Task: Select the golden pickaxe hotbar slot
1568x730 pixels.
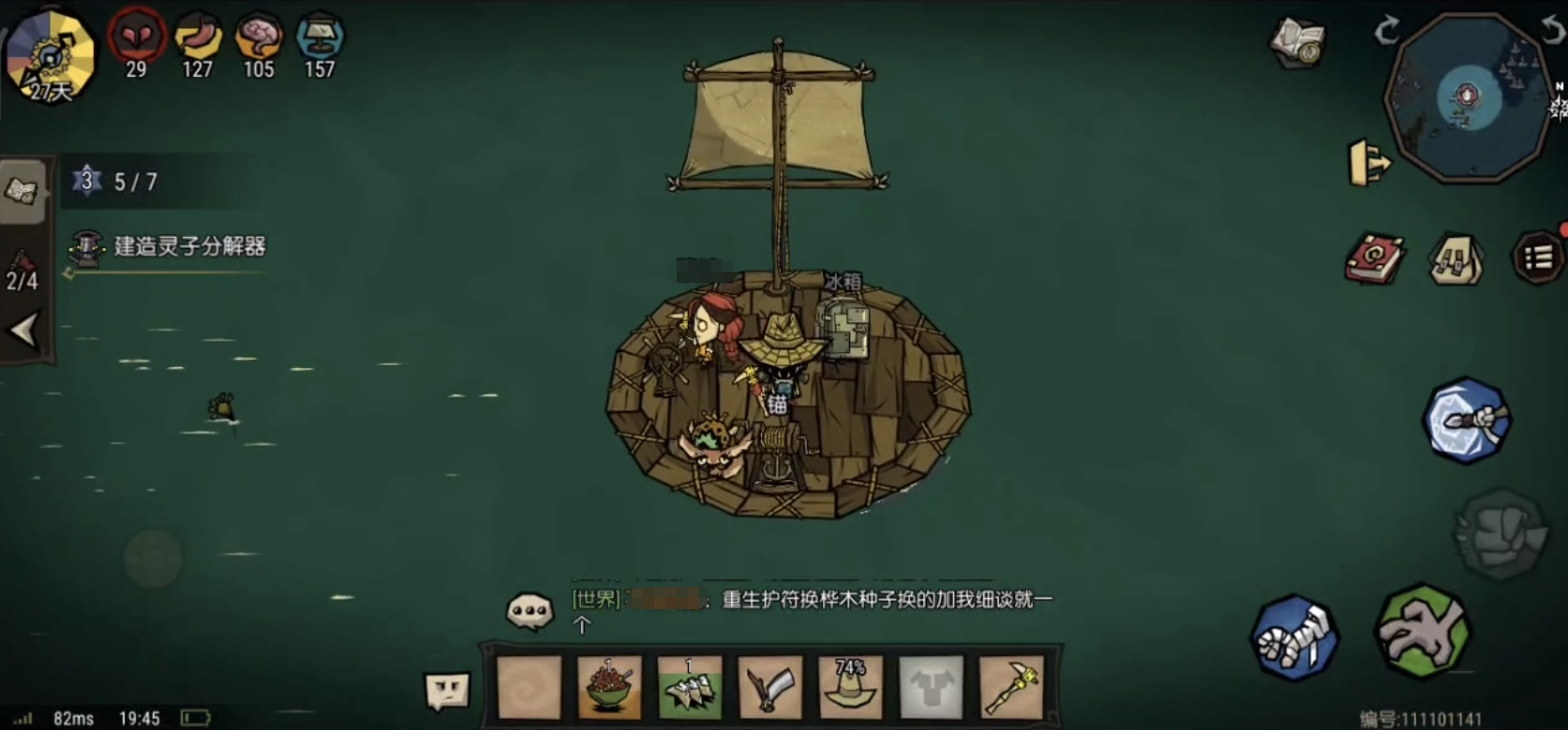Action: click(1011, 688)
